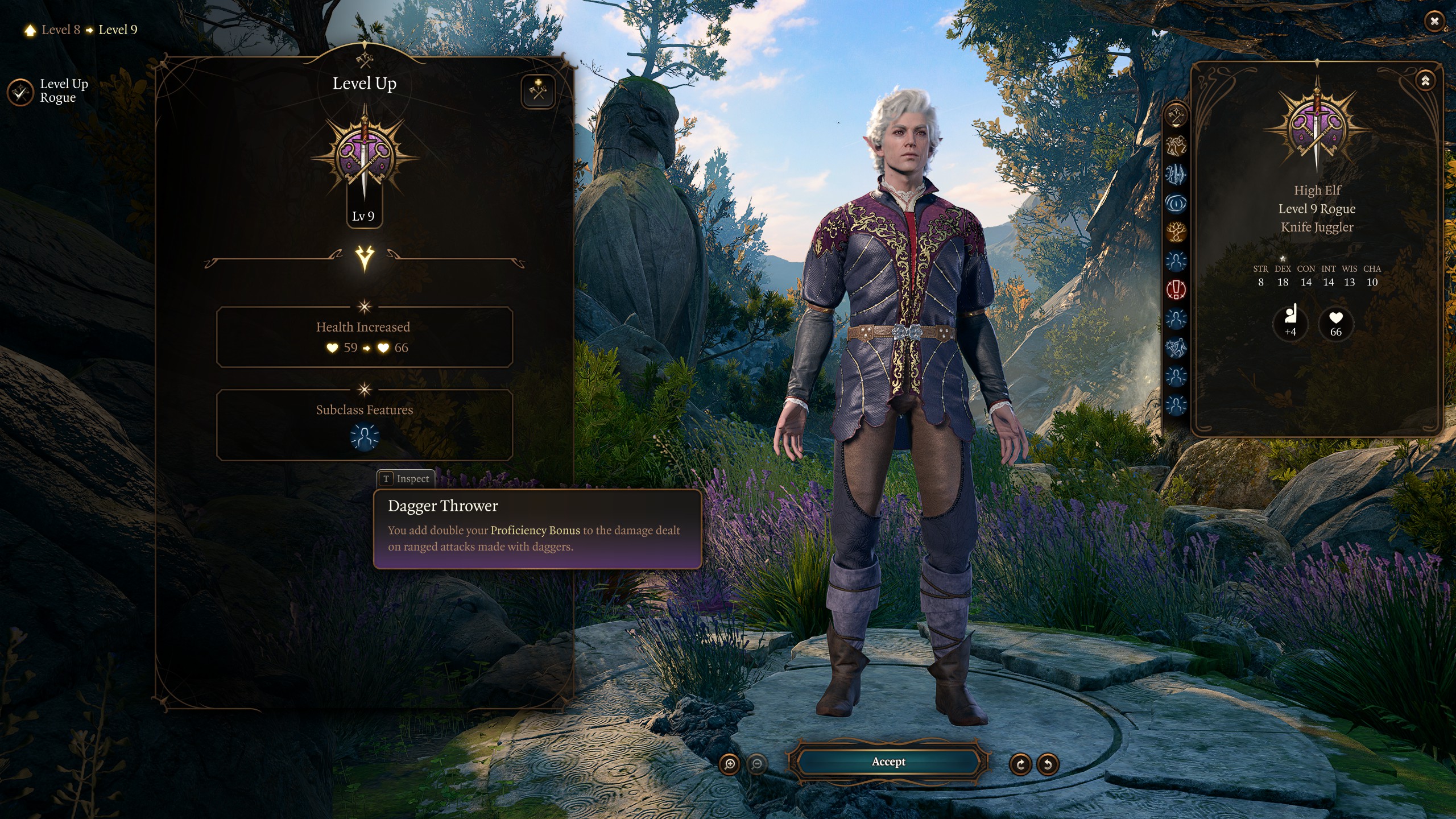Select the running figure with burst icon

tap(1176, 347)
